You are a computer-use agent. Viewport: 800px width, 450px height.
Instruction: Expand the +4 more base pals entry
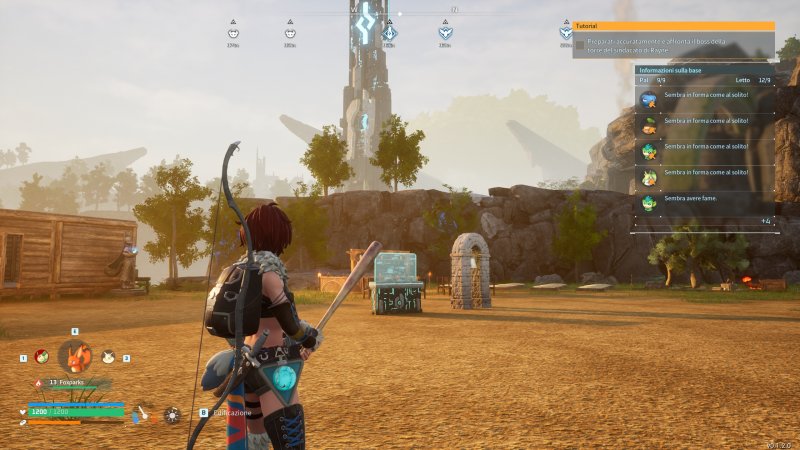point(765,221)
